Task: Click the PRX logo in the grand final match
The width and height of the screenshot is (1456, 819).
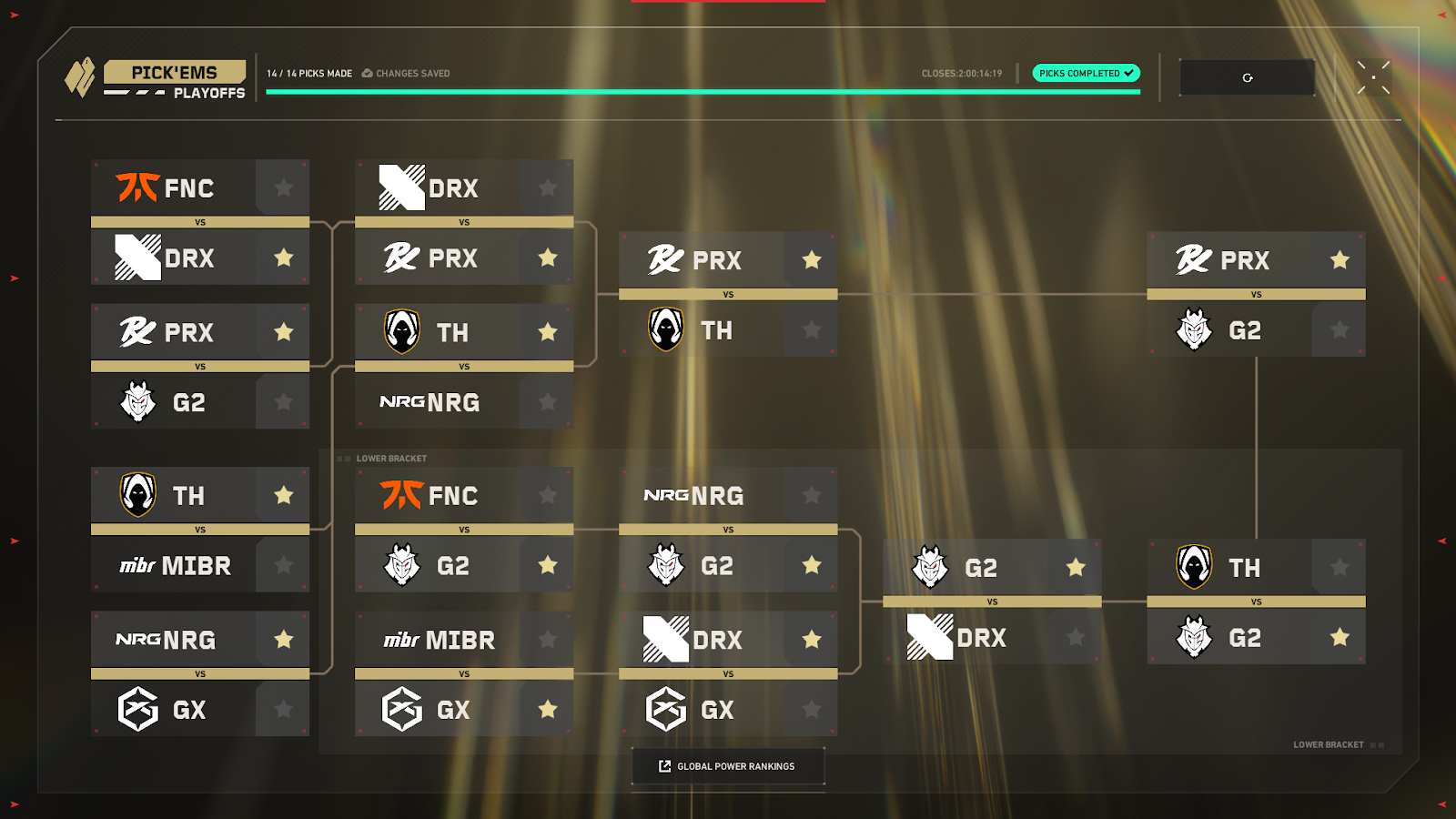Action: click(1195, 260)
